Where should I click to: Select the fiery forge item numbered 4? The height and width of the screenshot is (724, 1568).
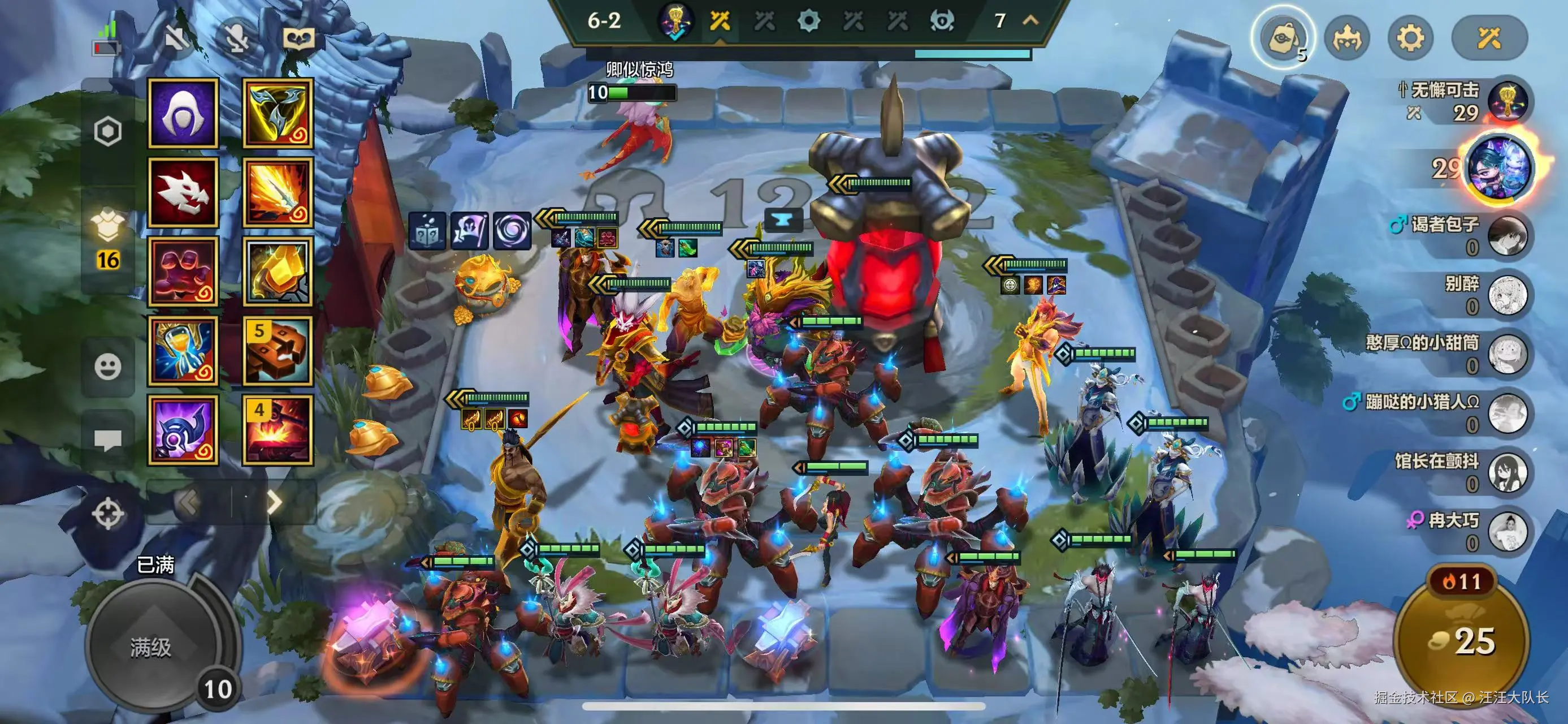(278, 430)
